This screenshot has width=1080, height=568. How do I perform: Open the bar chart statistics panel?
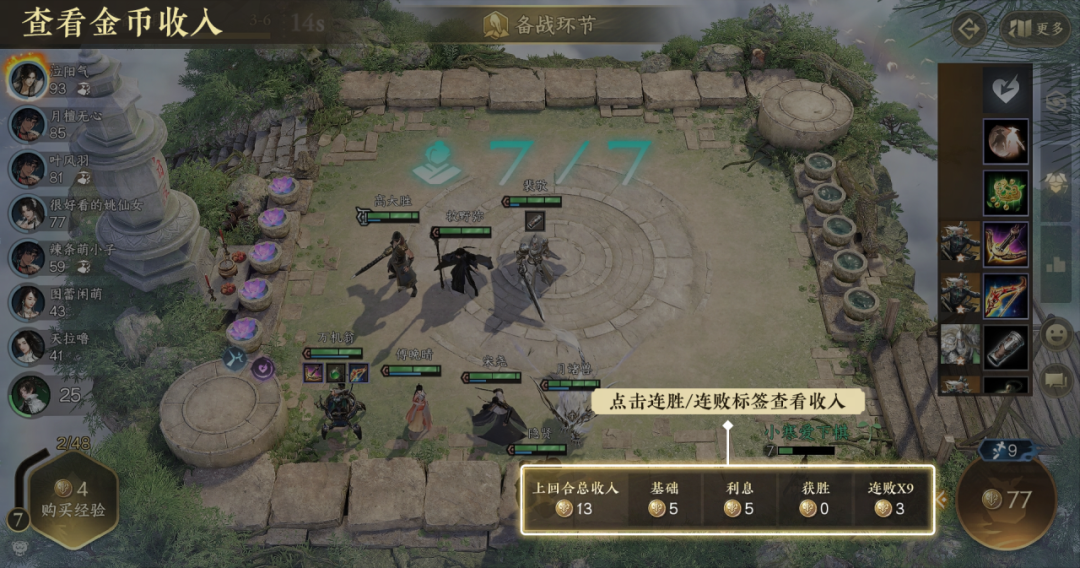click(1056, 265)
